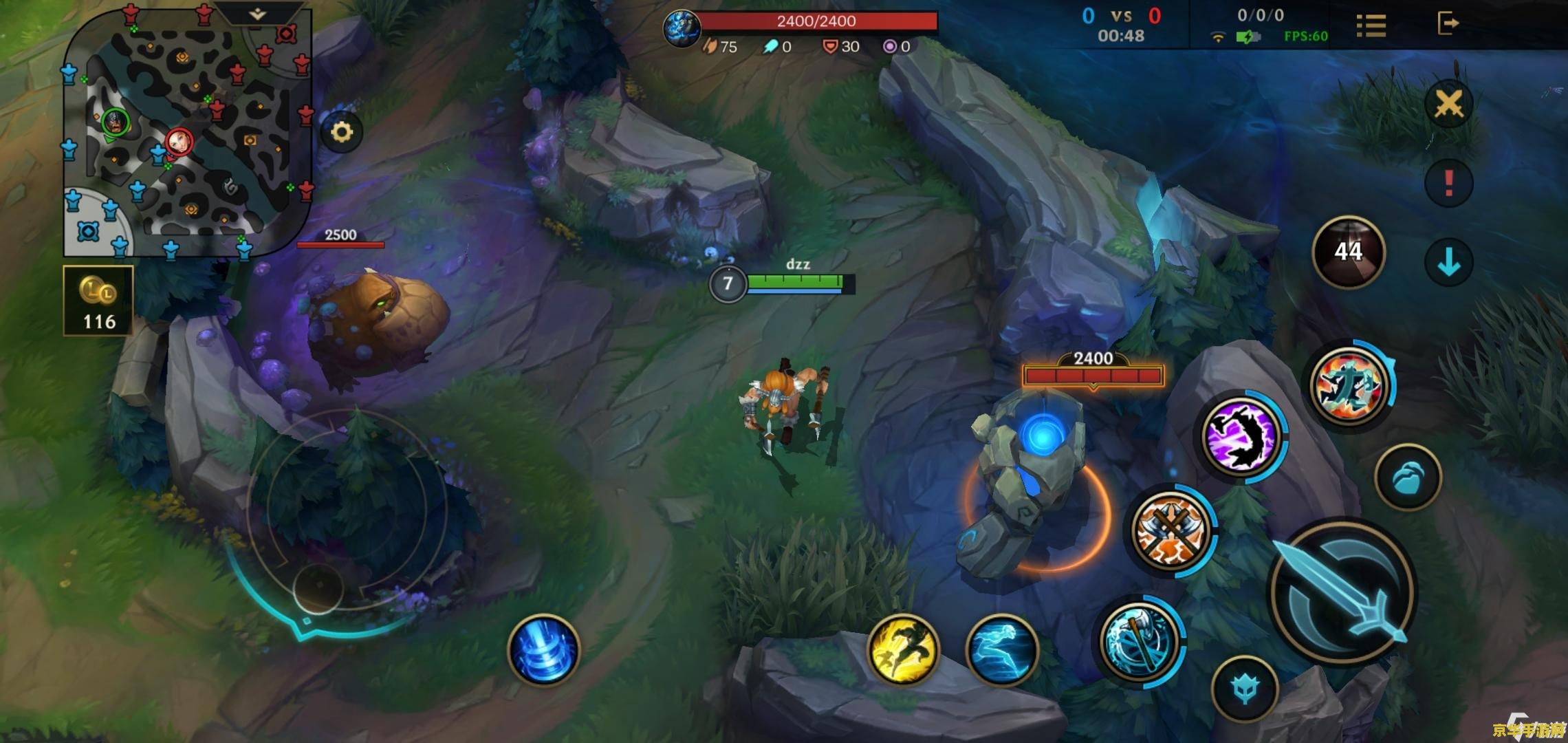Open the gear settings button
Viewport: 1568px width, 743px height.
pyautogui.click(x=342, y=131)
